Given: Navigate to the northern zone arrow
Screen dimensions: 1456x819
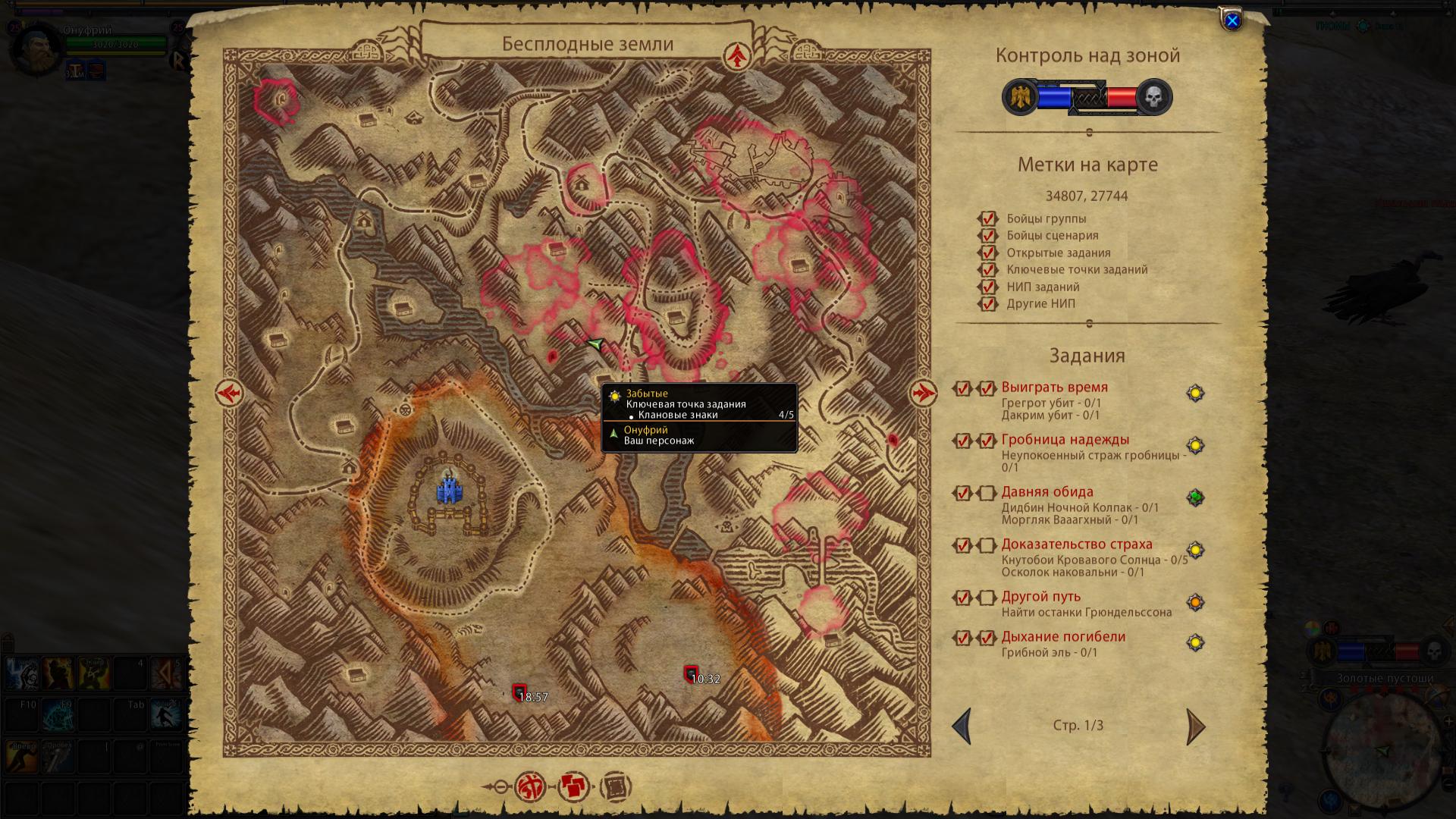Looking at the screenshot, I should pyautogui.click(x=736, y=55).
